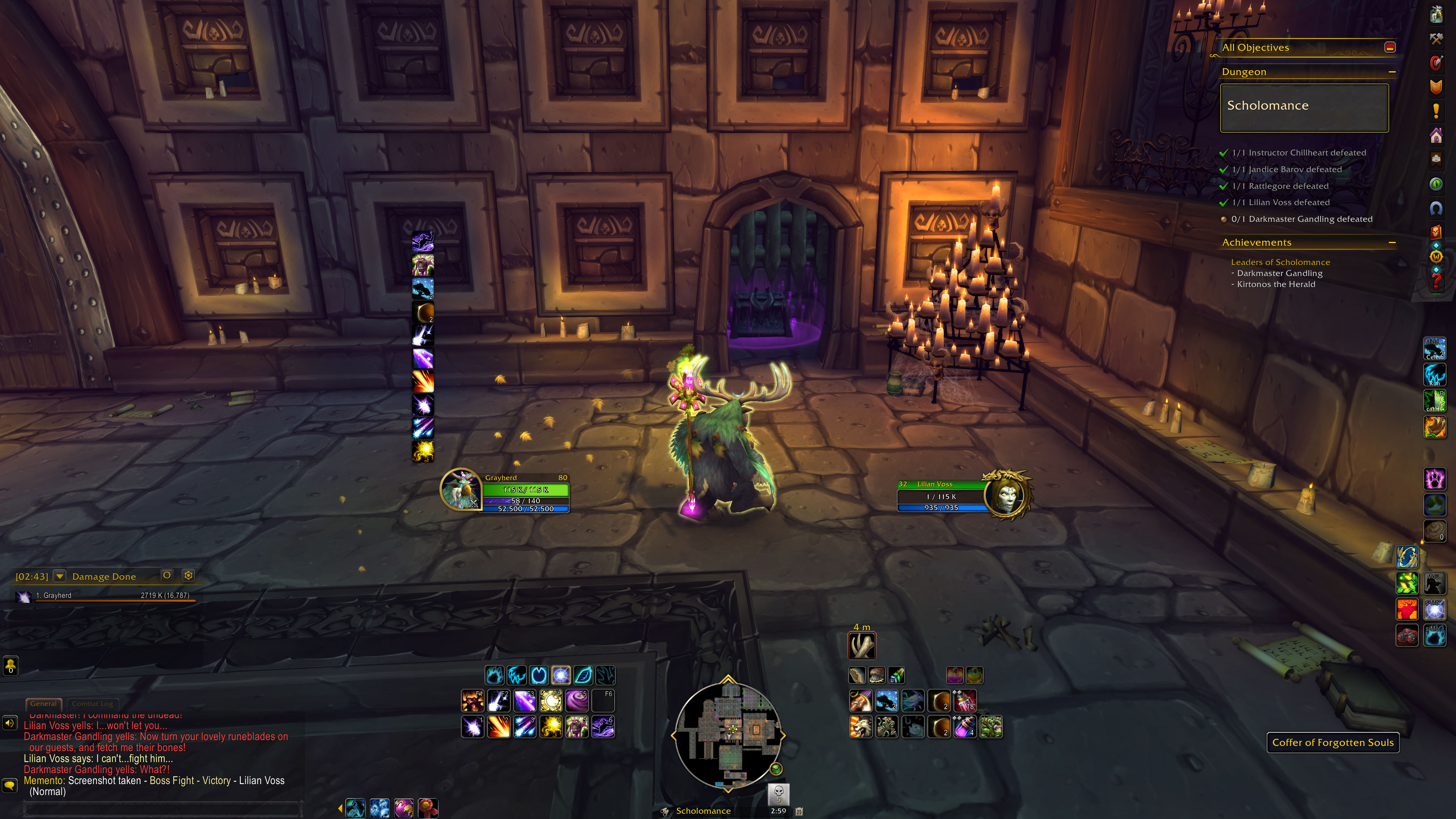This screenshot has width=1456, height=819.
Task: Use the orange Wrath ability in slot 2
Action: pos(499,727)
